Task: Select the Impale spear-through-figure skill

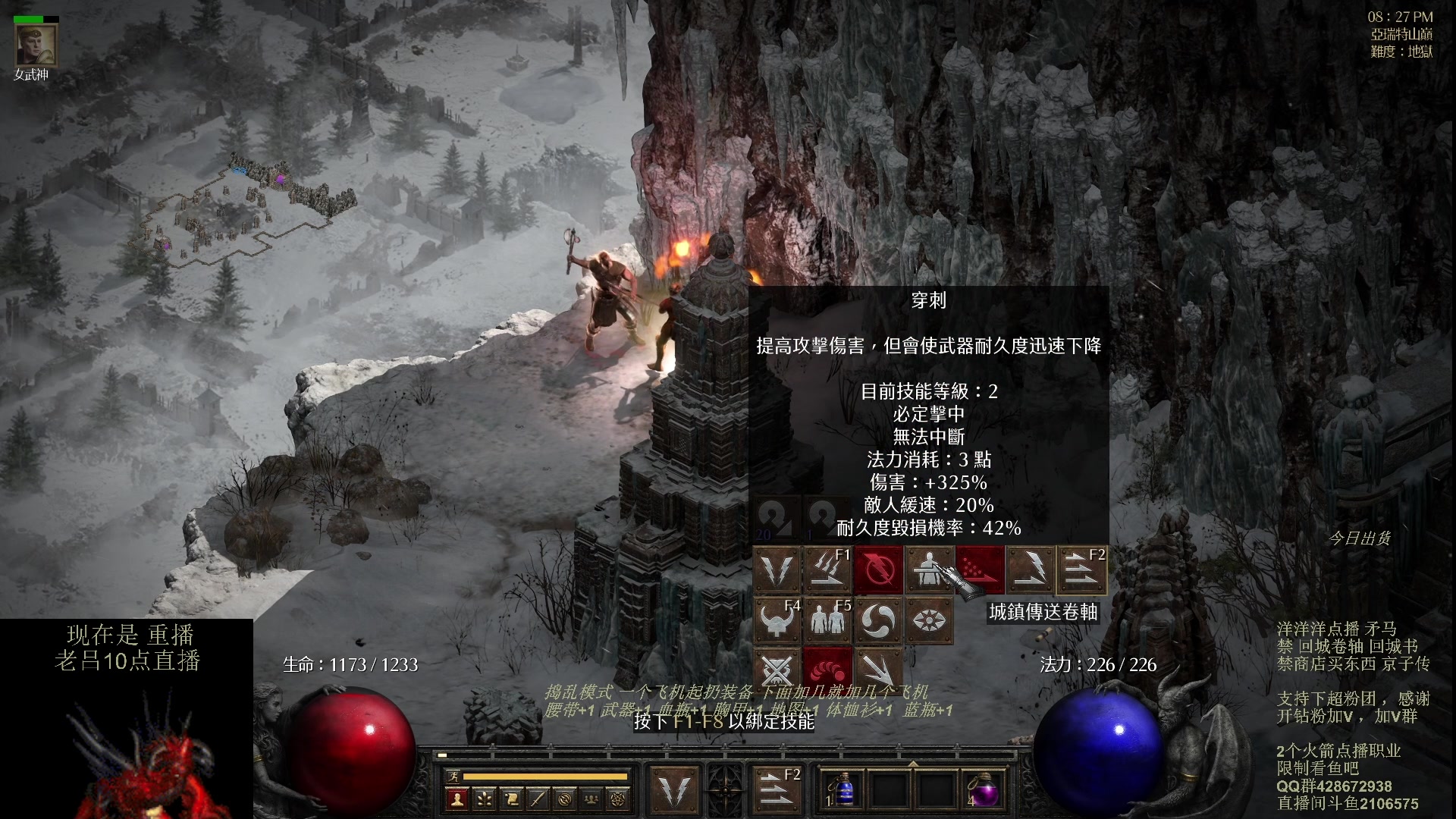Action: [x=928, y=570]
